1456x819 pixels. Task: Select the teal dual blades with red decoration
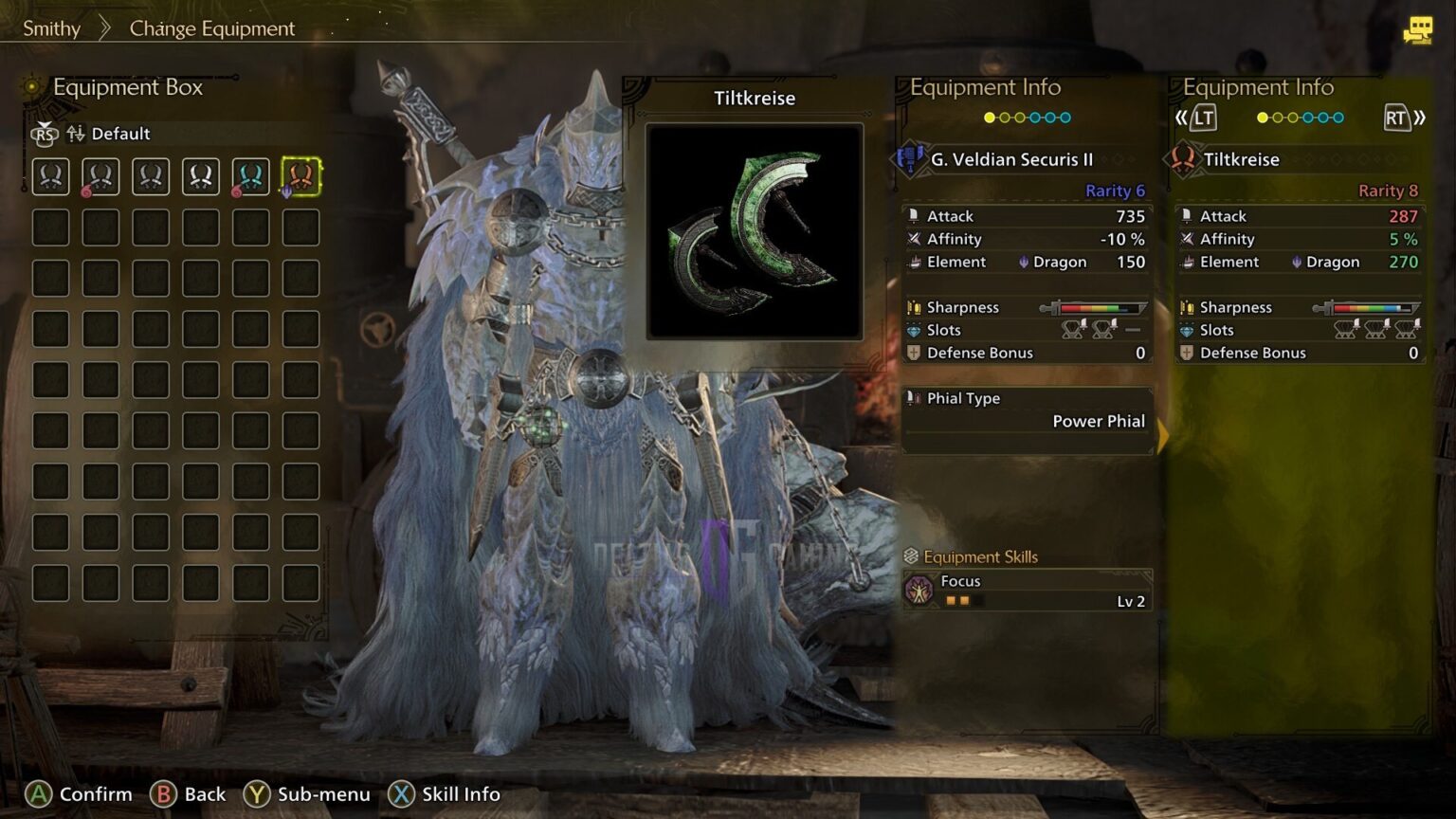point(251,175)
